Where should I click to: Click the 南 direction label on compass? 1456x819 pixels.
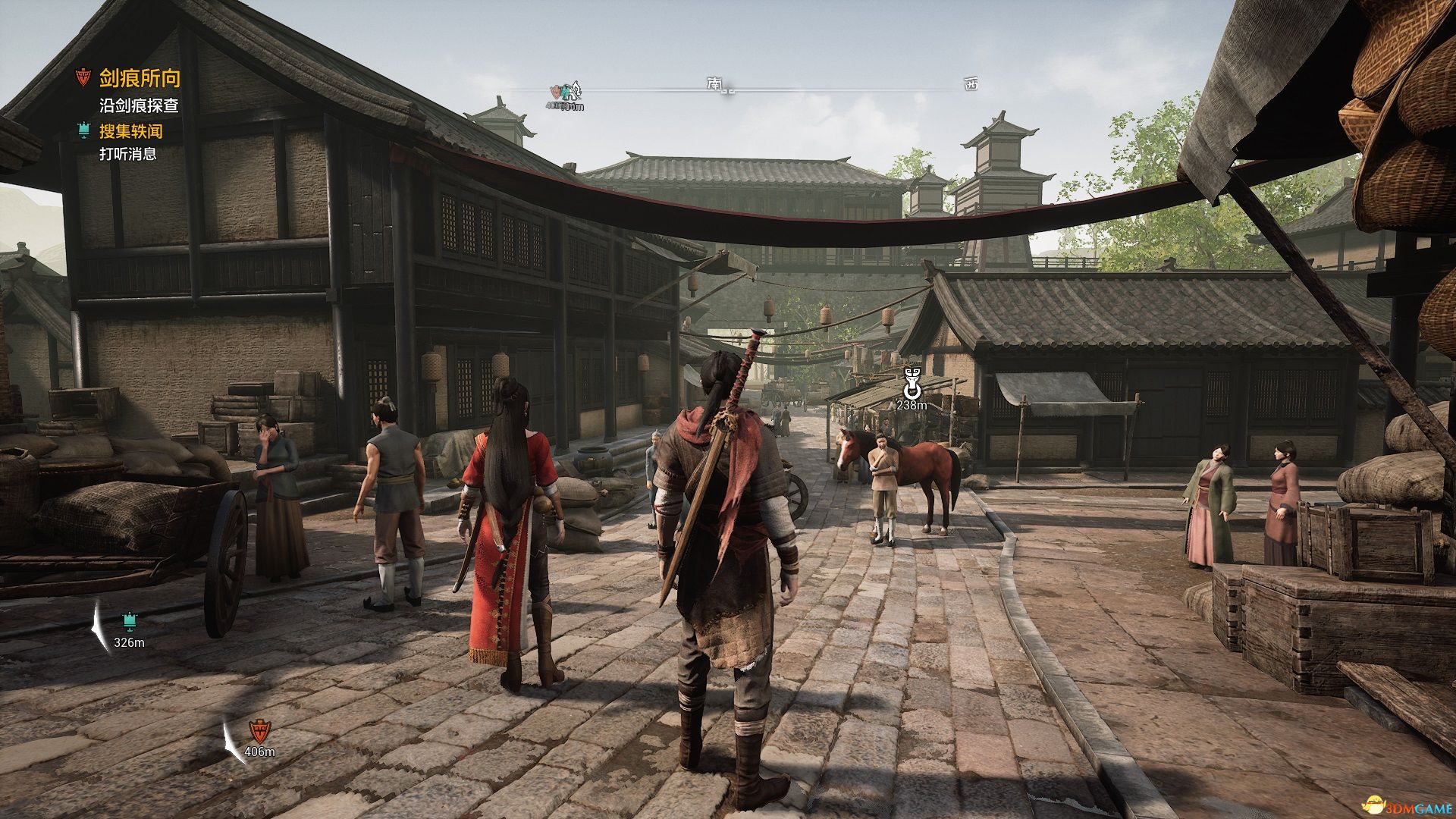[714, 83]
